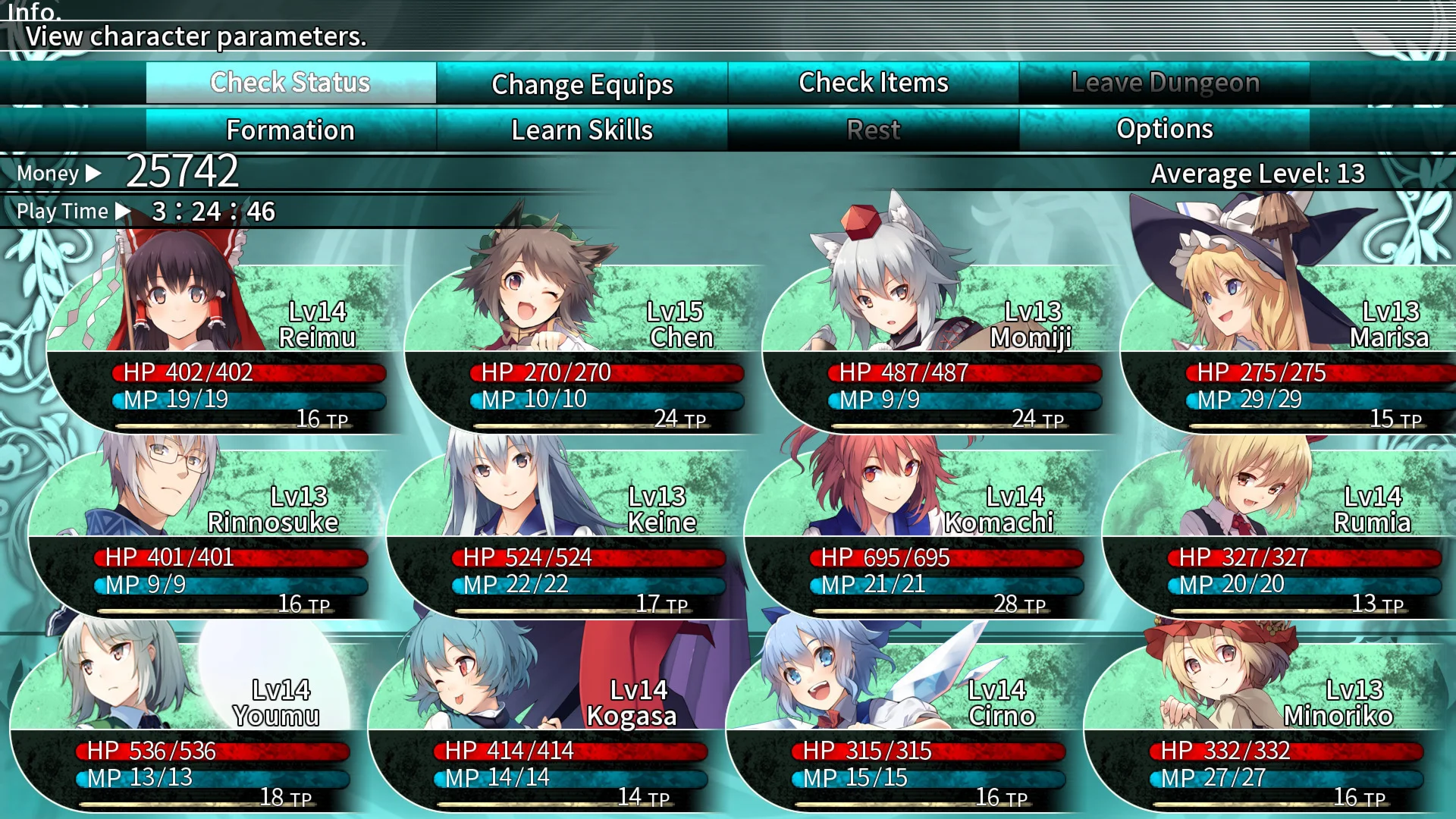Open Check Items menu
The width and height of the screenshot is (1456, 819).
873,83
